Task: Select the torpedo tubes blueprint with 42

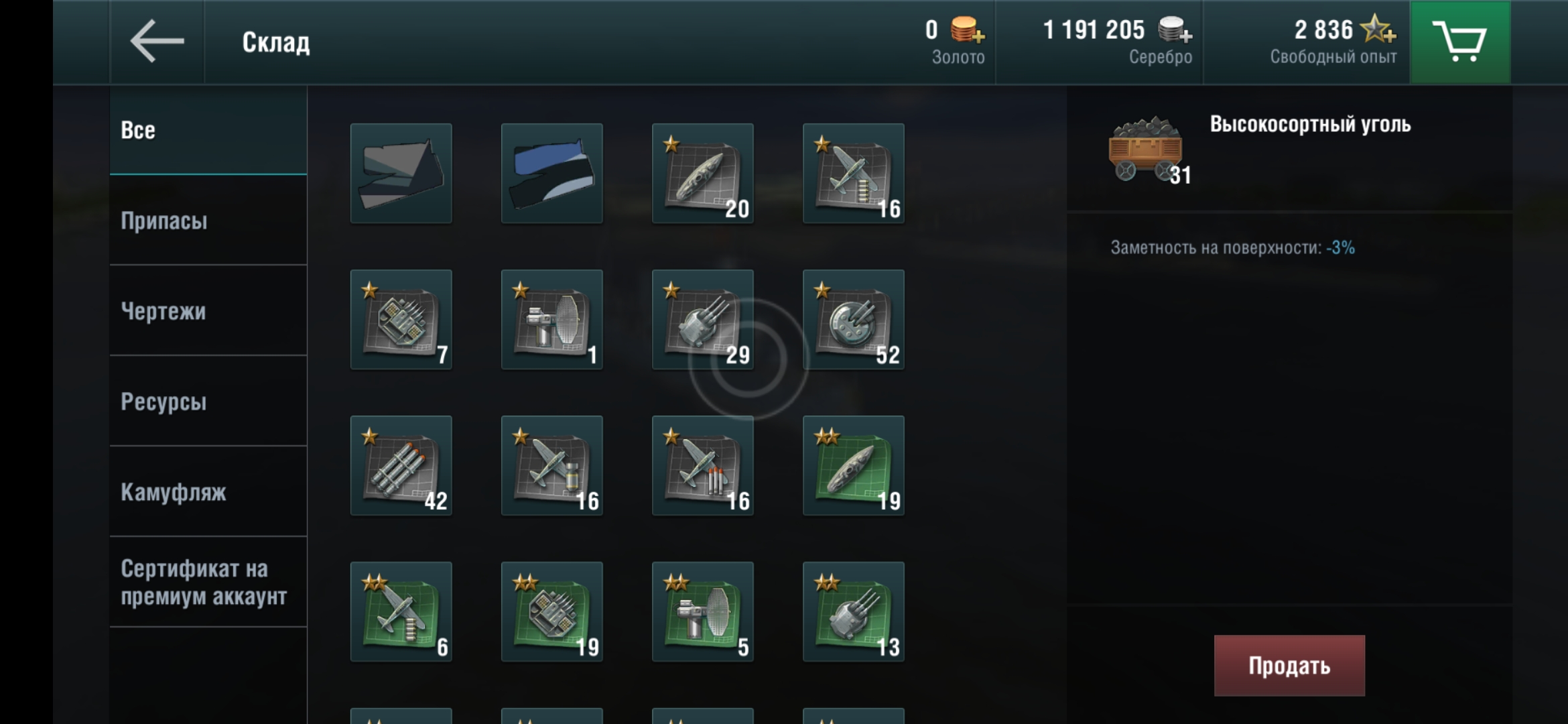Action: 401,466
